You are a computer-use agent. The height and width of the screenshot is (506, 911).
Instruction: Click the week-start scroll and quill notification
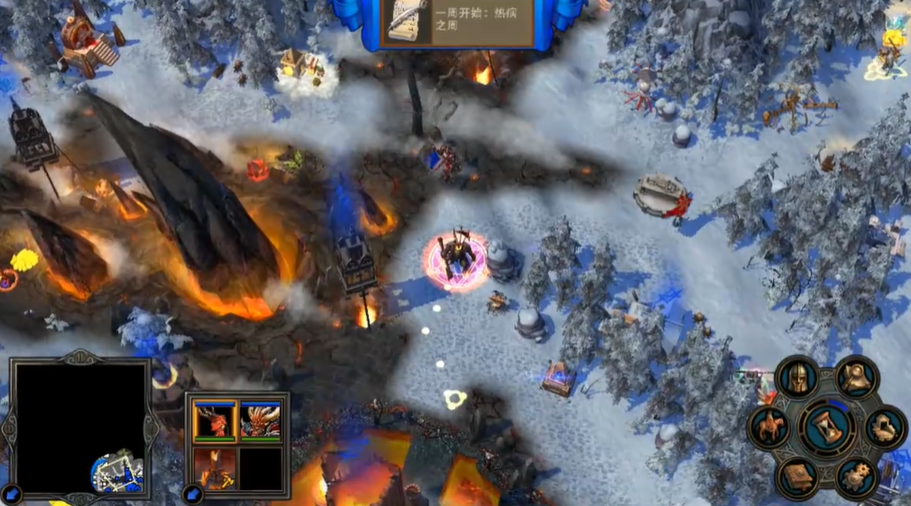point(407,21)
